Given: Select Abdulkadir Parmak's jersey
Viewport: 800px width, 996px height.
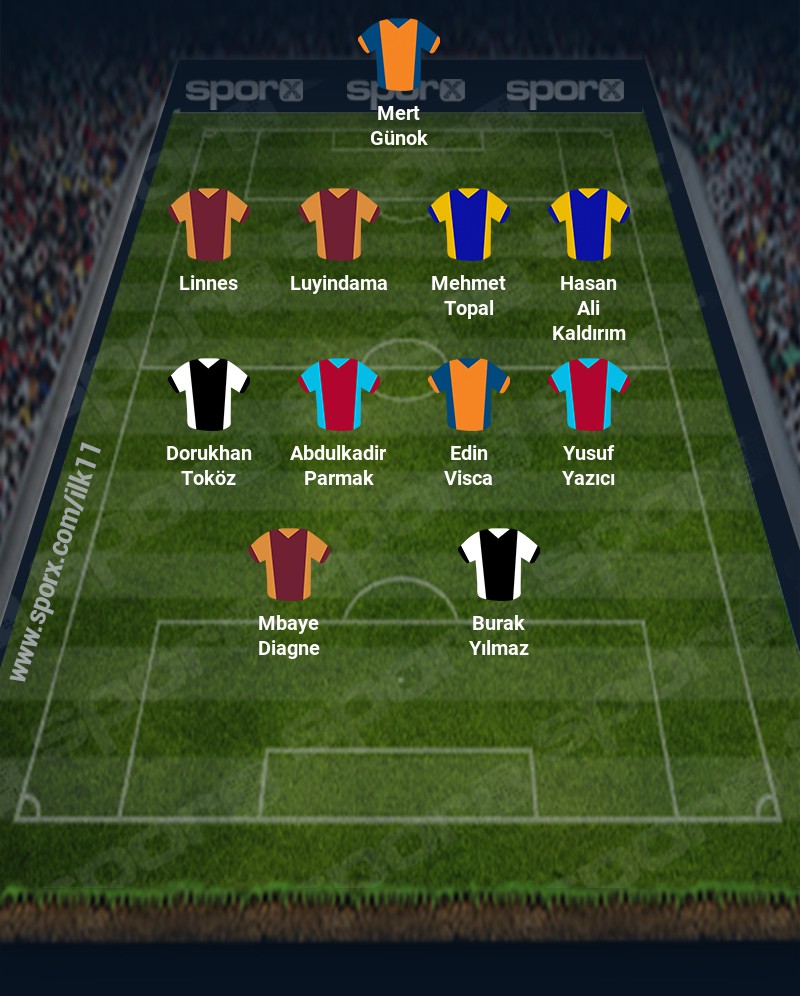Looking at the screenshot, I should 339,394.
